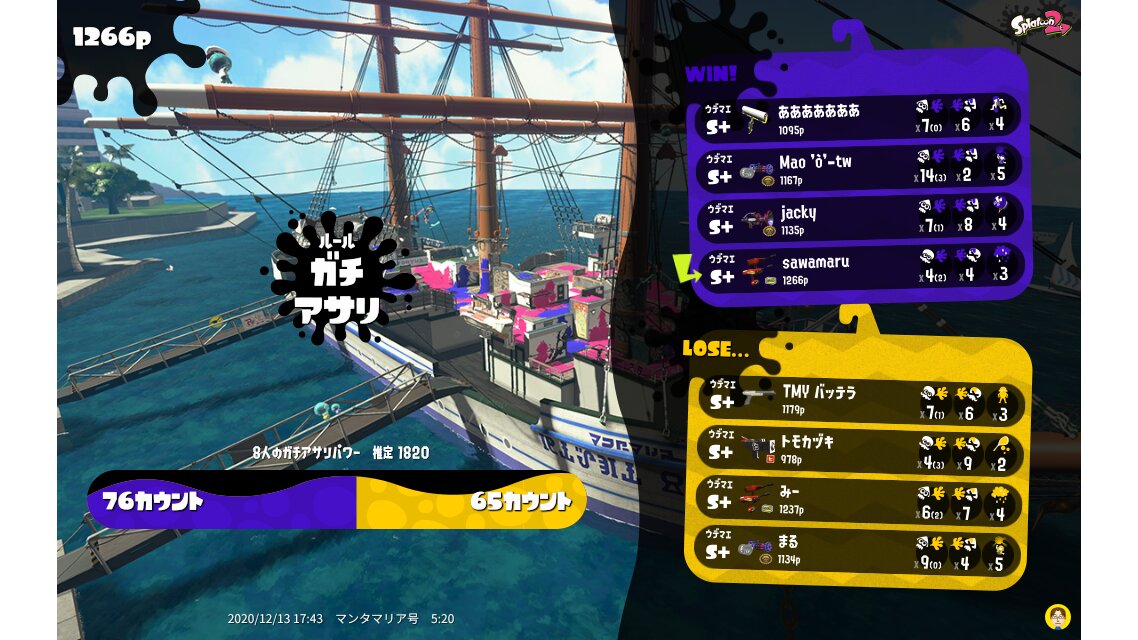Open the Mii profile avatar icon
This screenshot has height=640, width=1138.
(1057, 615)
